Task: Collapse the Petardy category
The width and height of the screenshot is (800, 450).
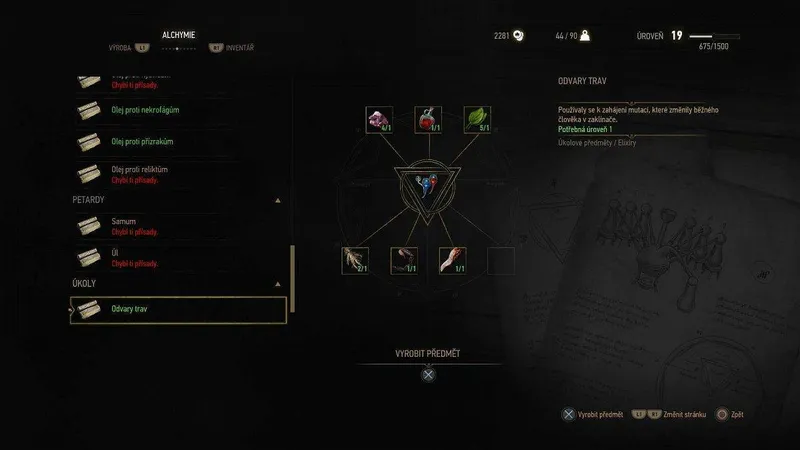Action: click(x=277, y=200)
